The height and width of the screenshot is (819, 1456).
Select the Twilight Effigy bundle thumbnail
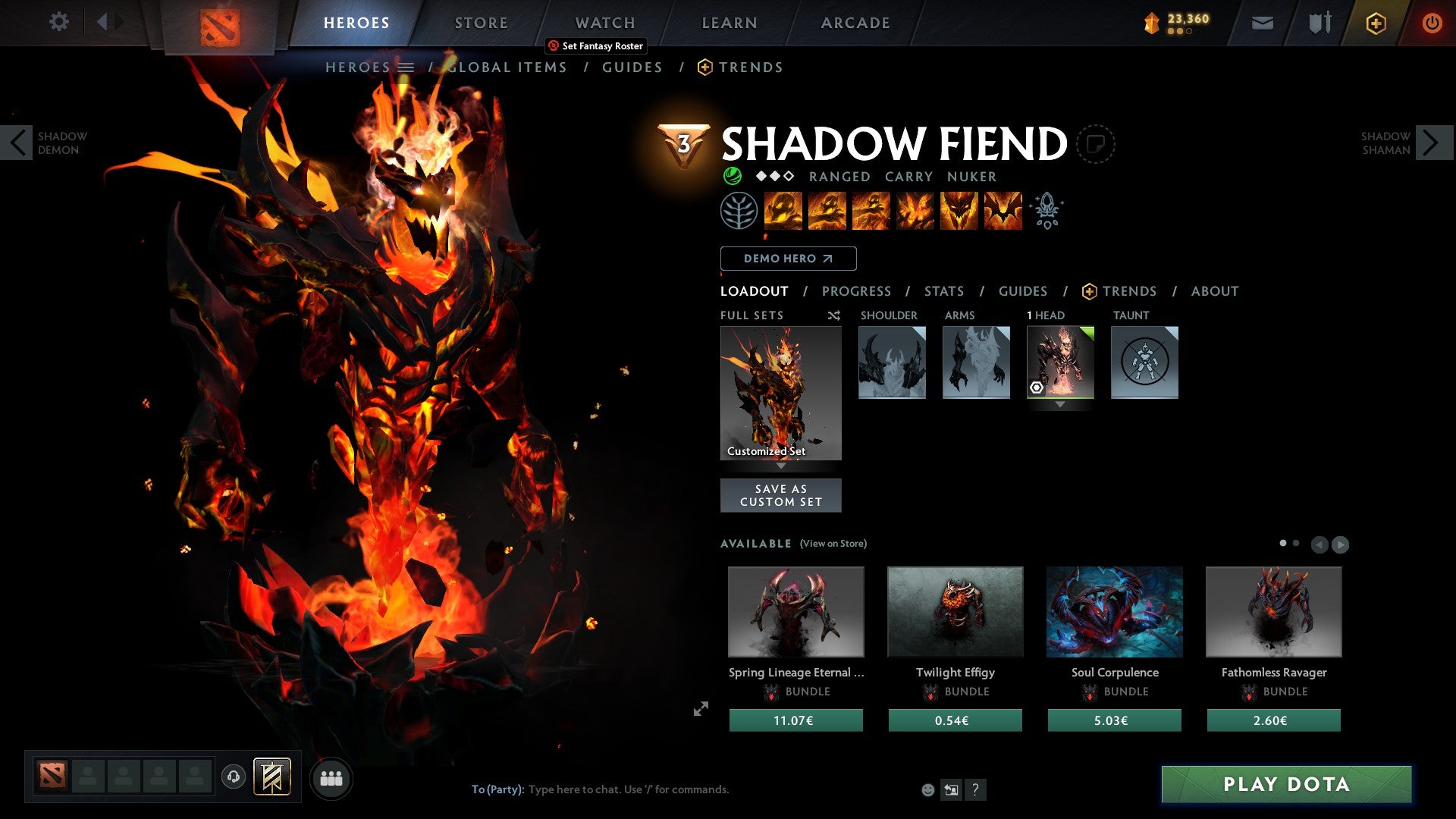[x=955, y=611]
